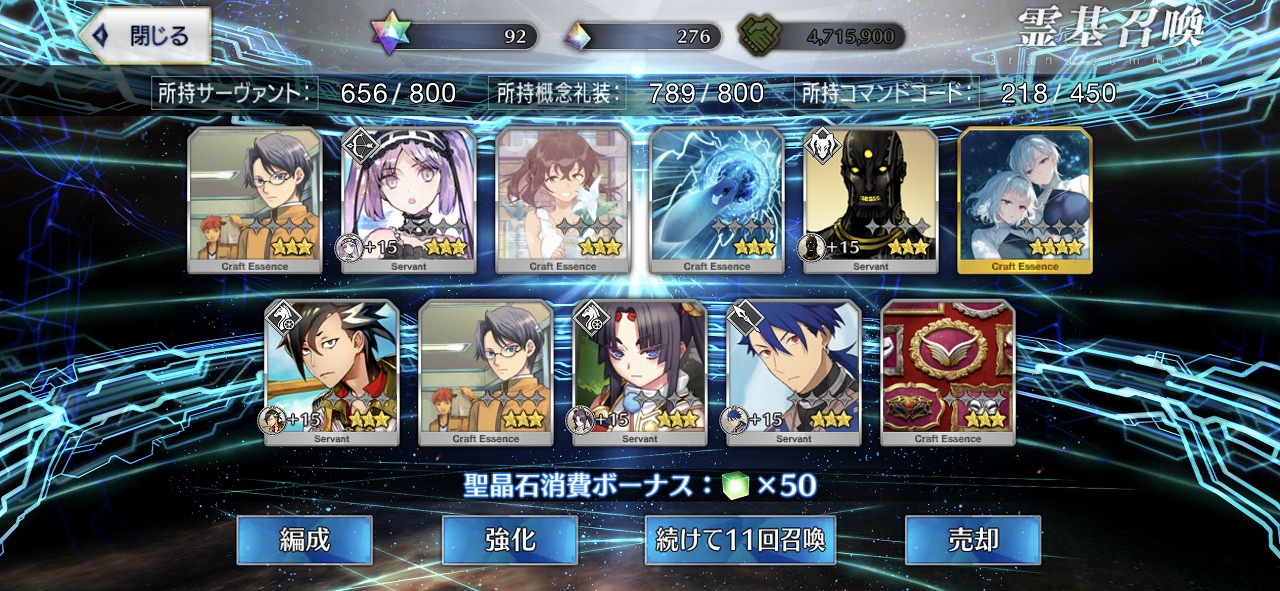View the brown-haired girl Craft Essence card
This screenshot has width=1280, height=591.
(562, 200)
